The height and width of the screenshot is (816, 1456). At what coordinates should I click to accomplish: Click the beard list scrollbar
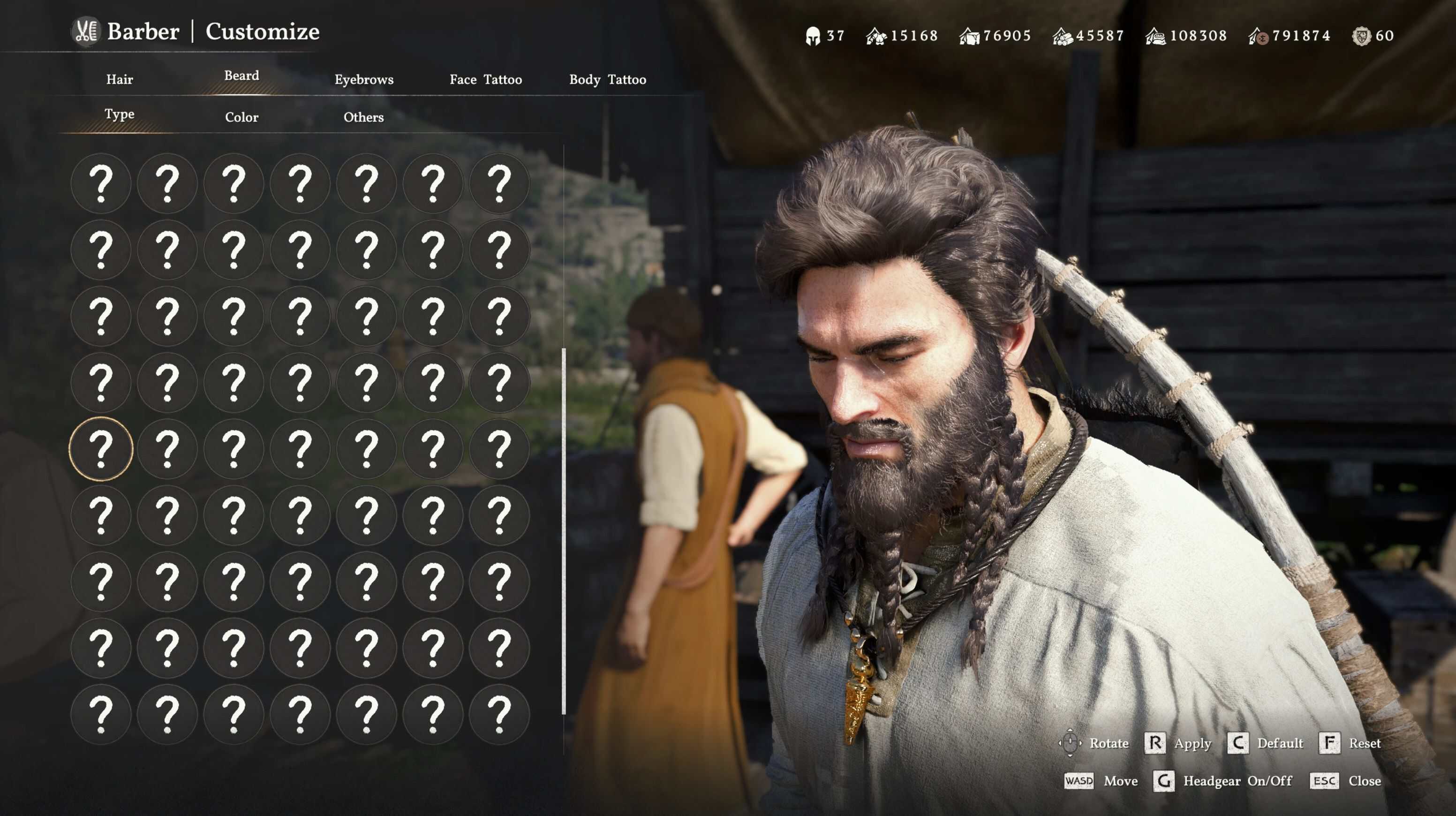[x=564, y=531]
